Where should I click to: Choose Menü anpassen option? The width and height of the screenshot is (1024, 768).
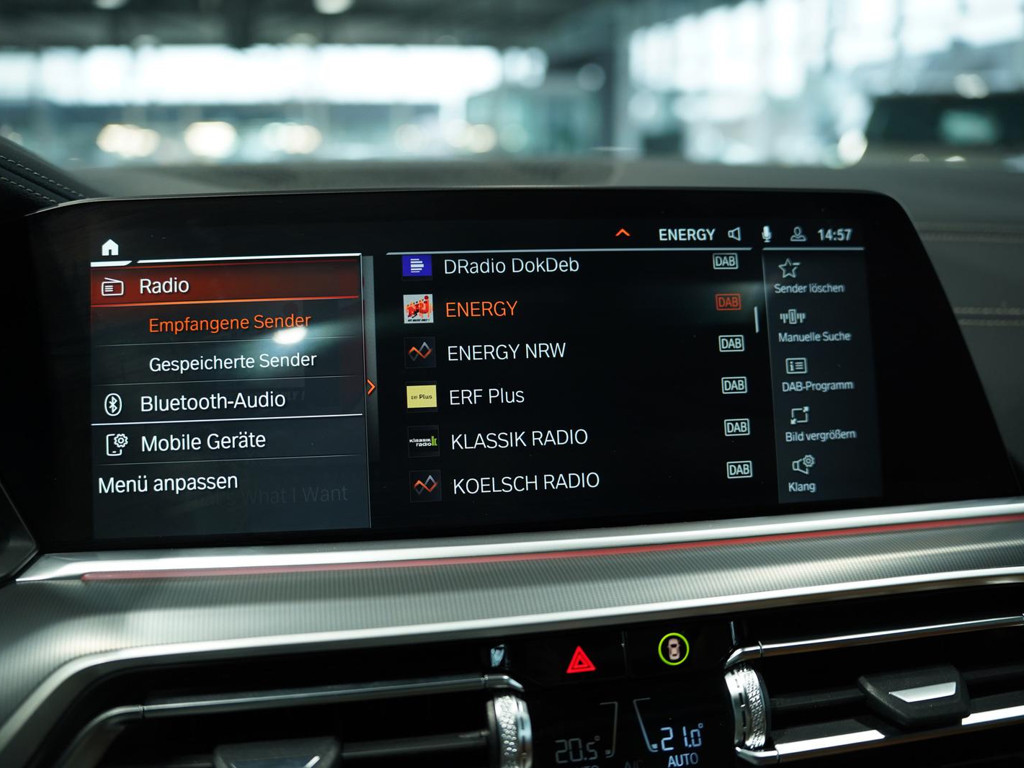168,484
